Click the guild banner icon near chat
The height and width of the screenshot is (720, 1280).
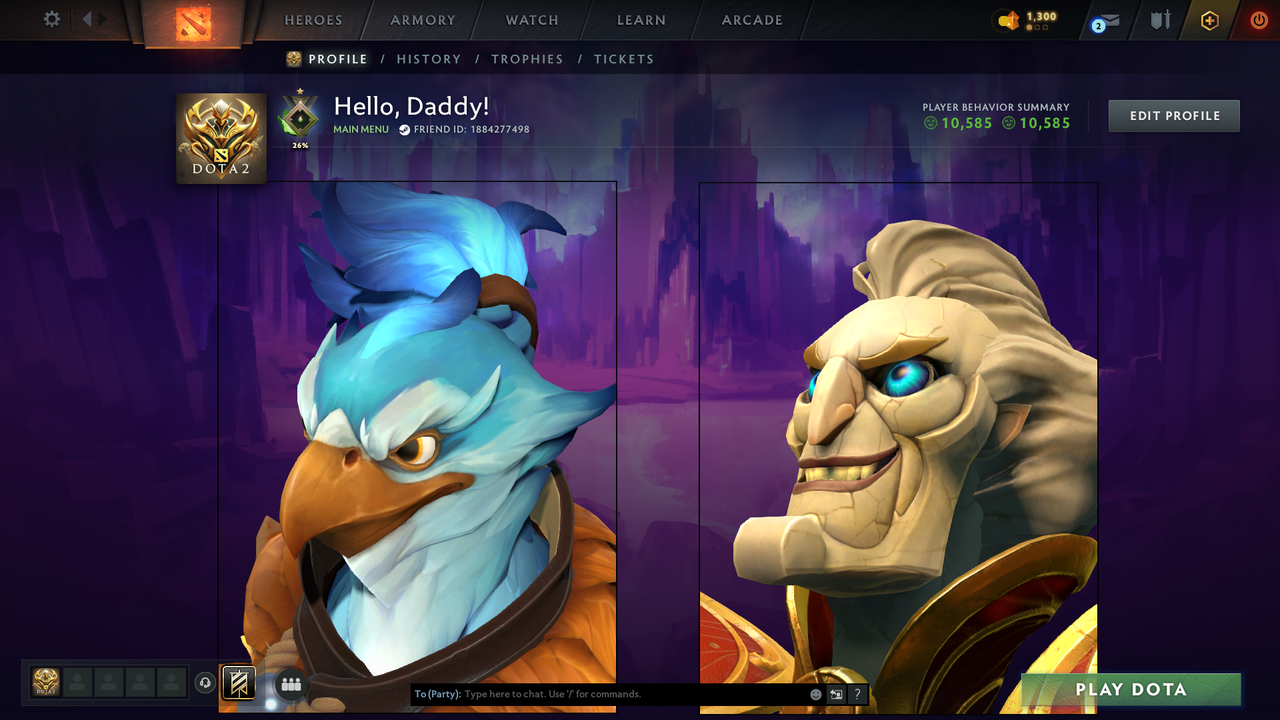[x=239, y=683]
